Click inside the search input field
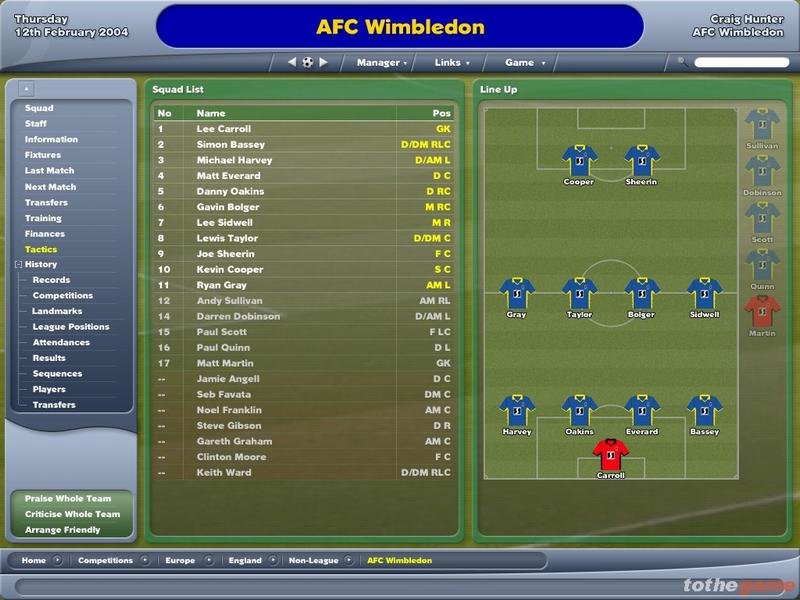 tap(741, 62)
